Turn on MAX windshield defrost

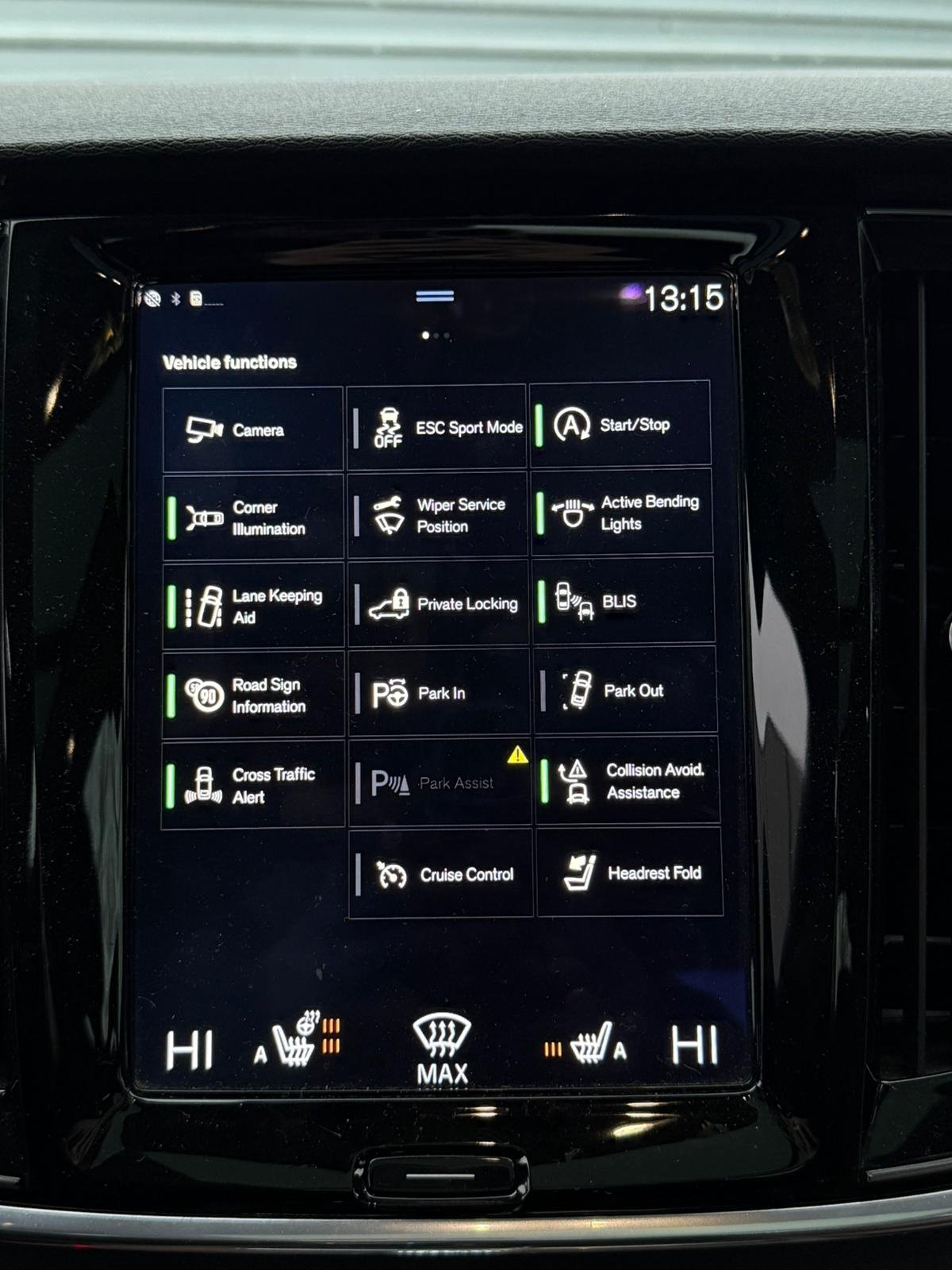pos(442,1048)
